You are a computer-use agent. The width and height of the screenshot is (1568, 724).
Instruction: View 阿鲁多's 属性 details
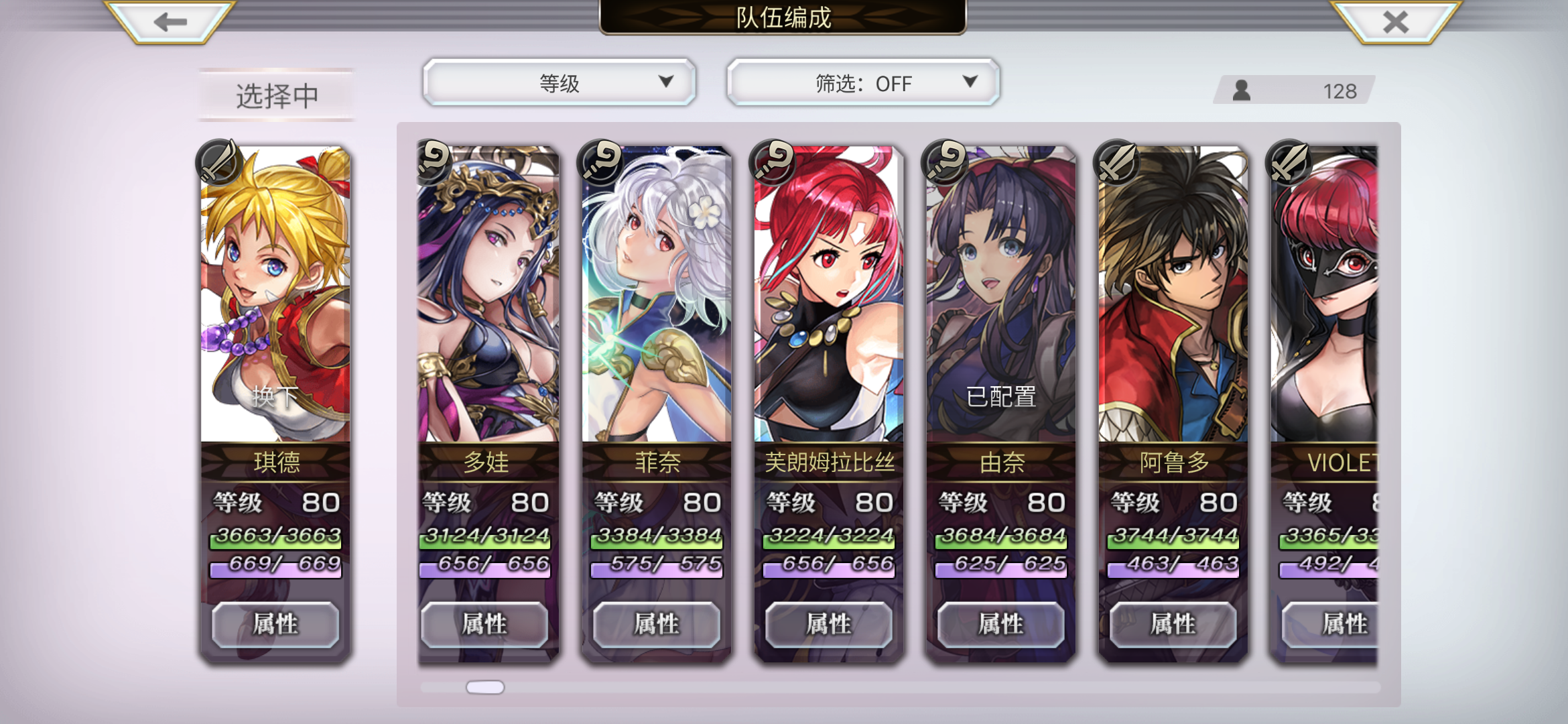coord(1172,623)
